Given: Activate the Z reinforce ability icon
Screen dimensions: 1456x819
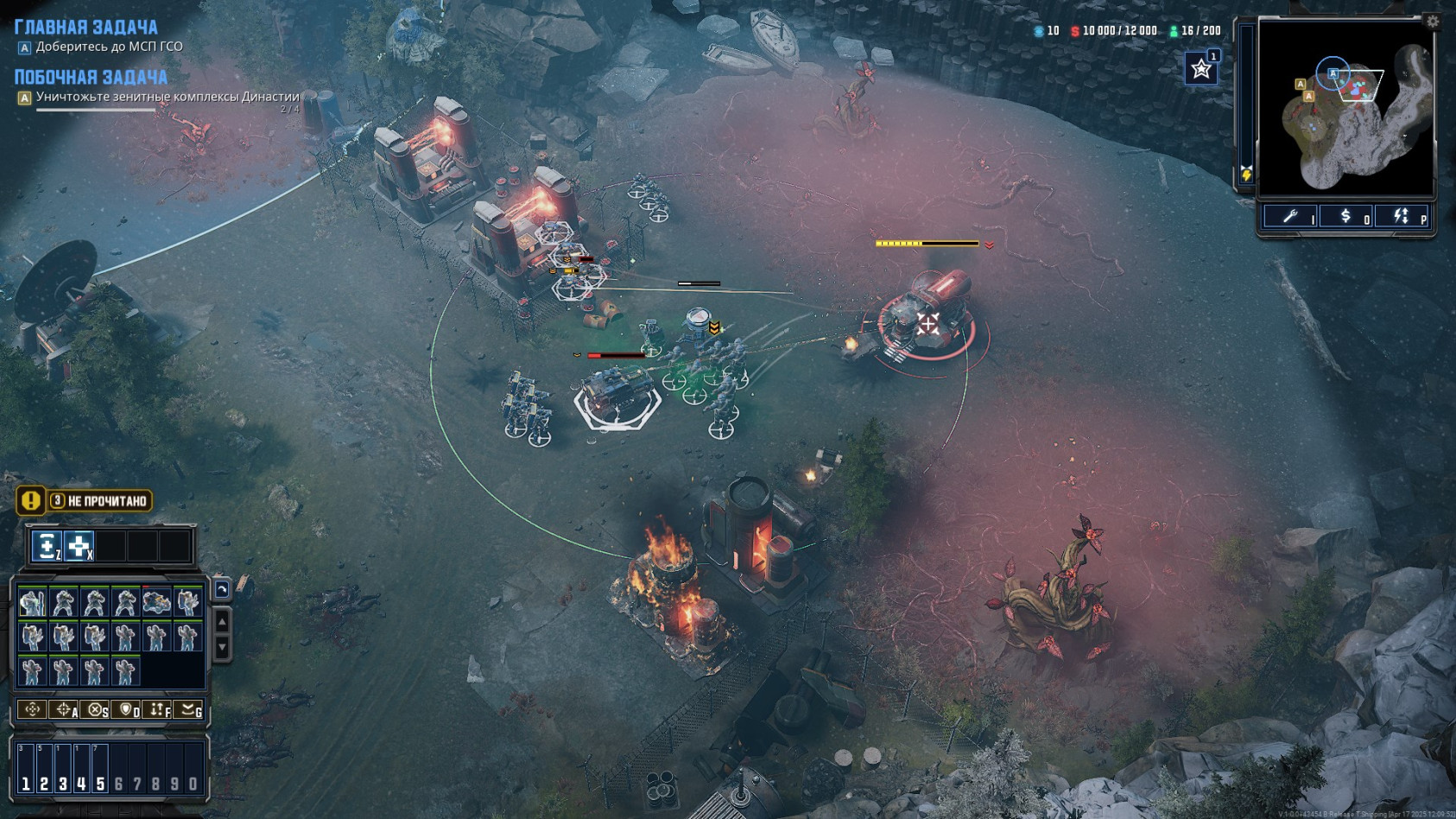Looking at the screenshot, I should (x=47, y=546).
